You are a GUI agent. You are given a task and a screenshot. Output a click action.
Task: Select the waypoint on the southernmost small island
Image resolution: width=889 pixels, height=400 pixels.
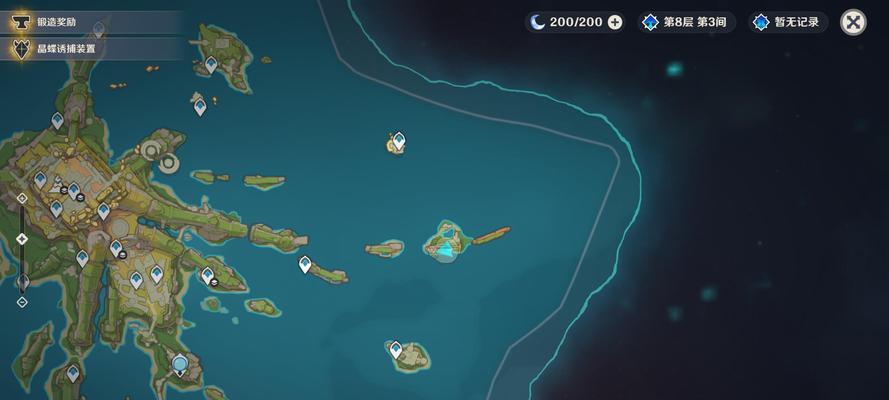(x=396, y=349)
